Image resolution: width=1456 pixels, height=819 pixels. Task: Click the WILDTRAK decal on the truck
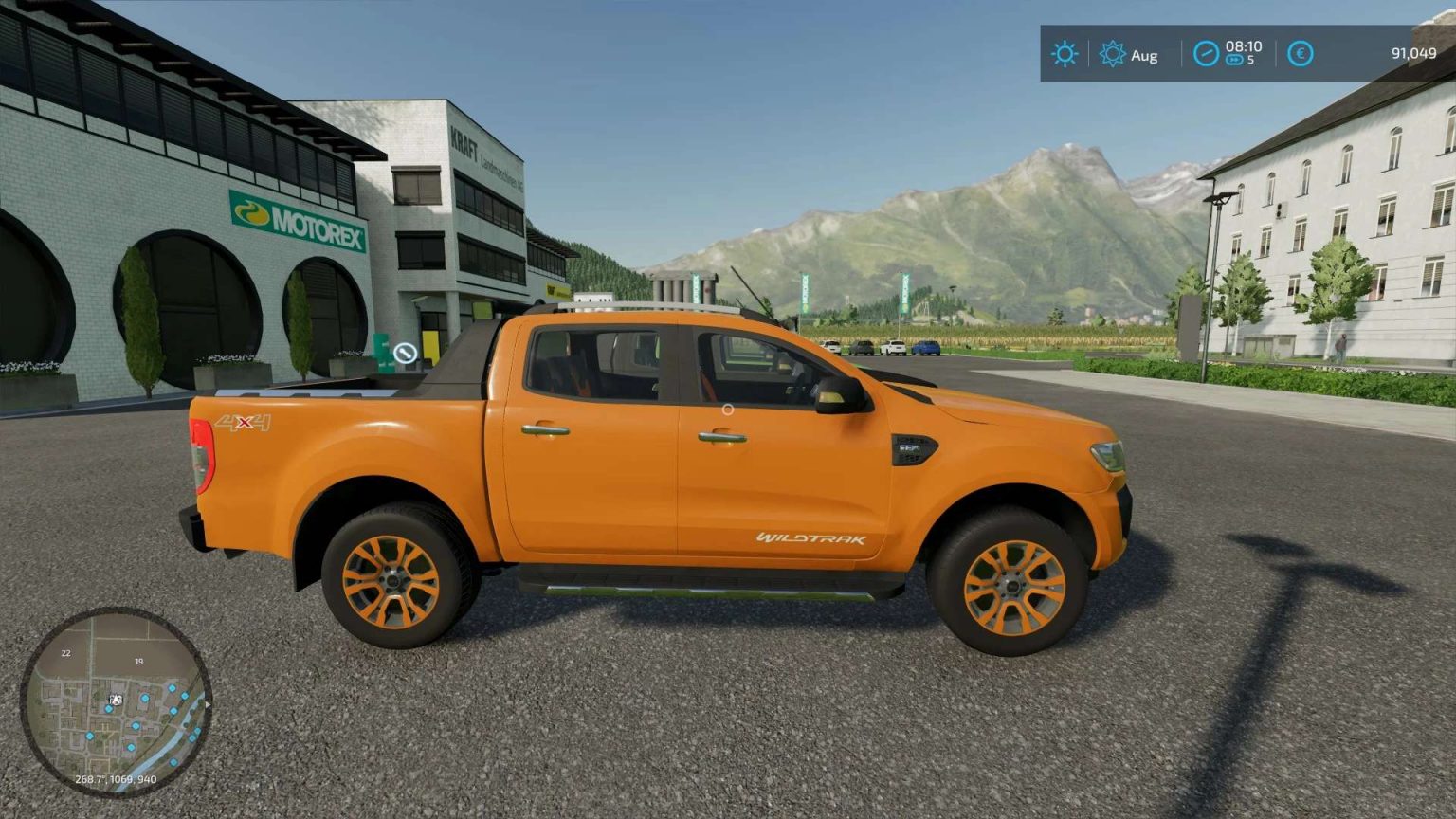pos(812,537)
